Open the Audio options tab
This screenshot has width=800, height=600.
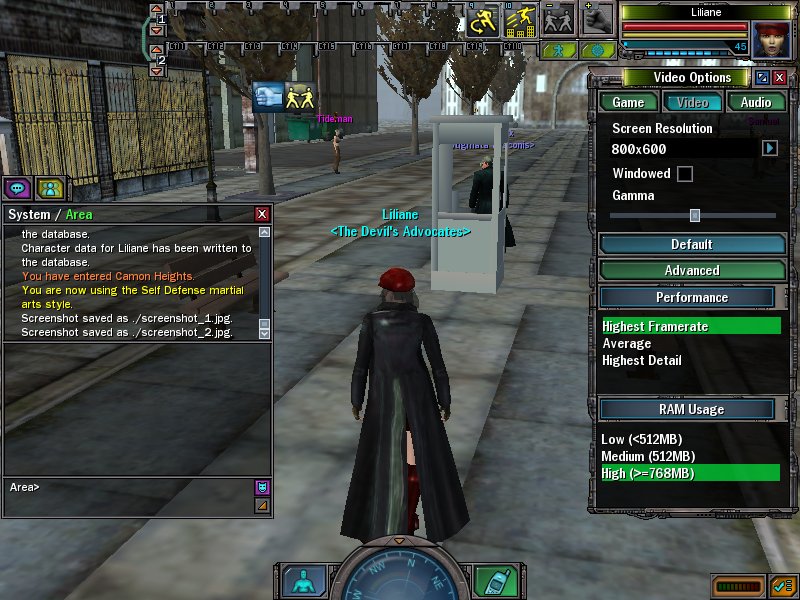click(x=755, y=102)
